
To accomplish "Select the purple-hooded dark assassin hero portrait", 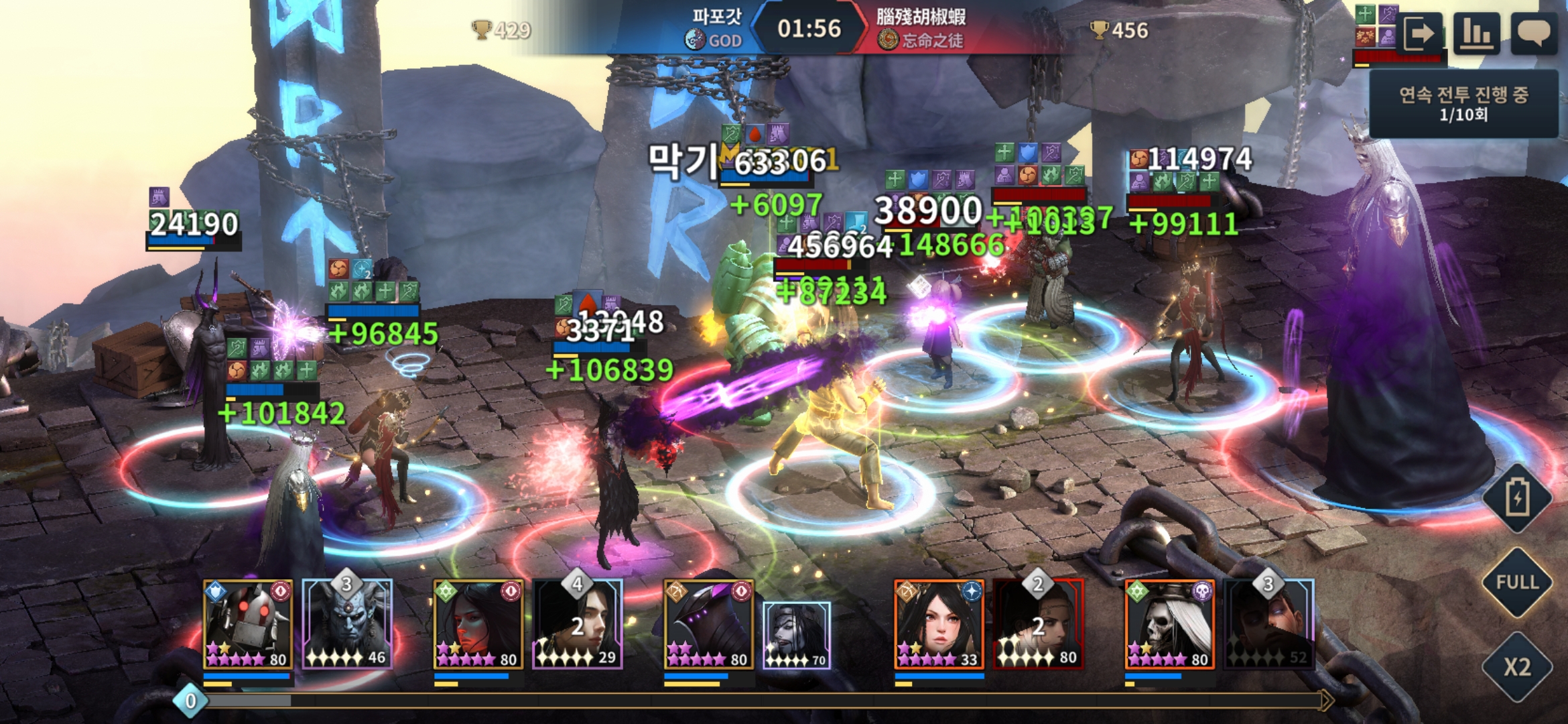I will coord(708,625).
